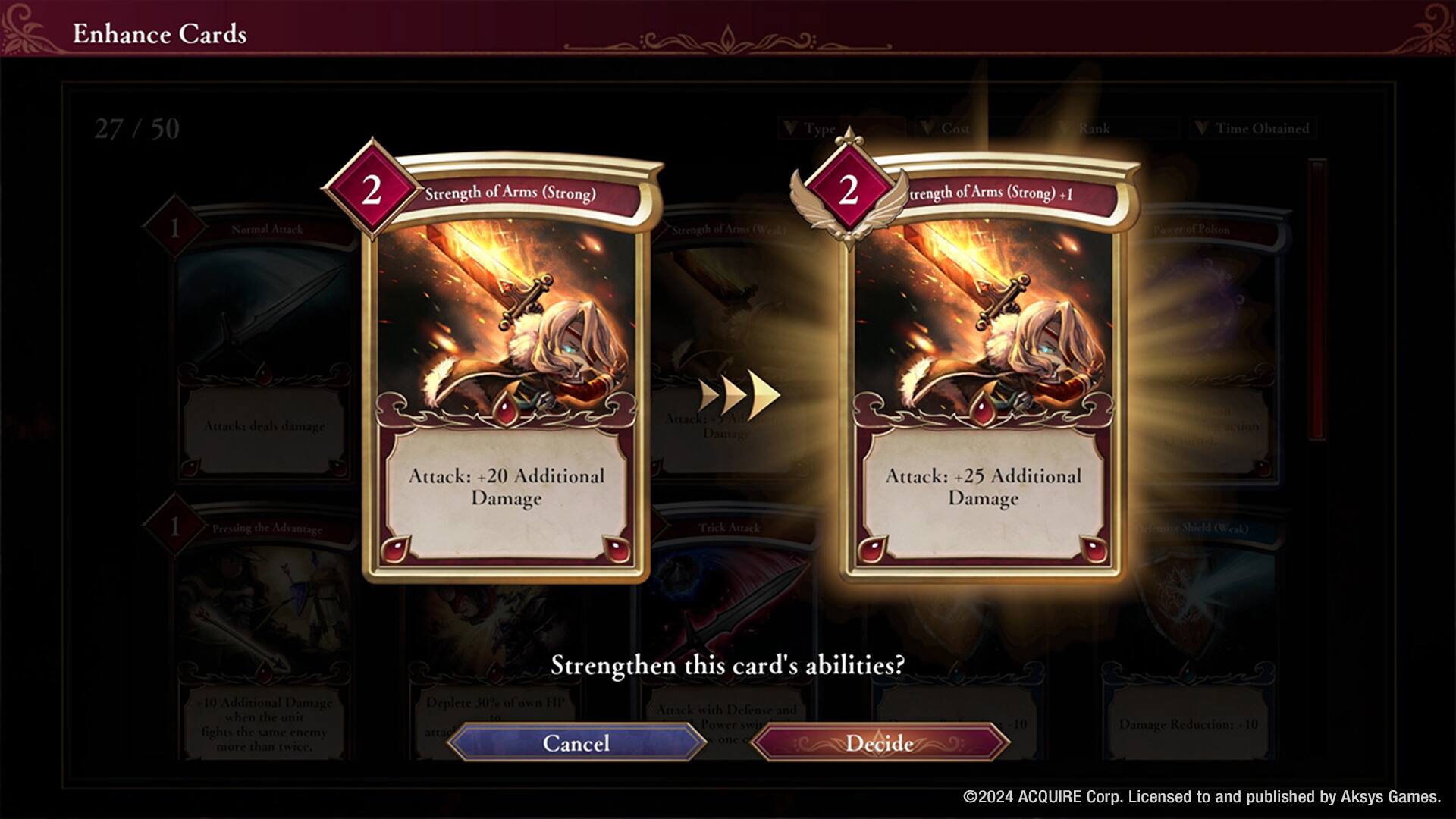Sort cards by Time Obtained

point(1251,129)
